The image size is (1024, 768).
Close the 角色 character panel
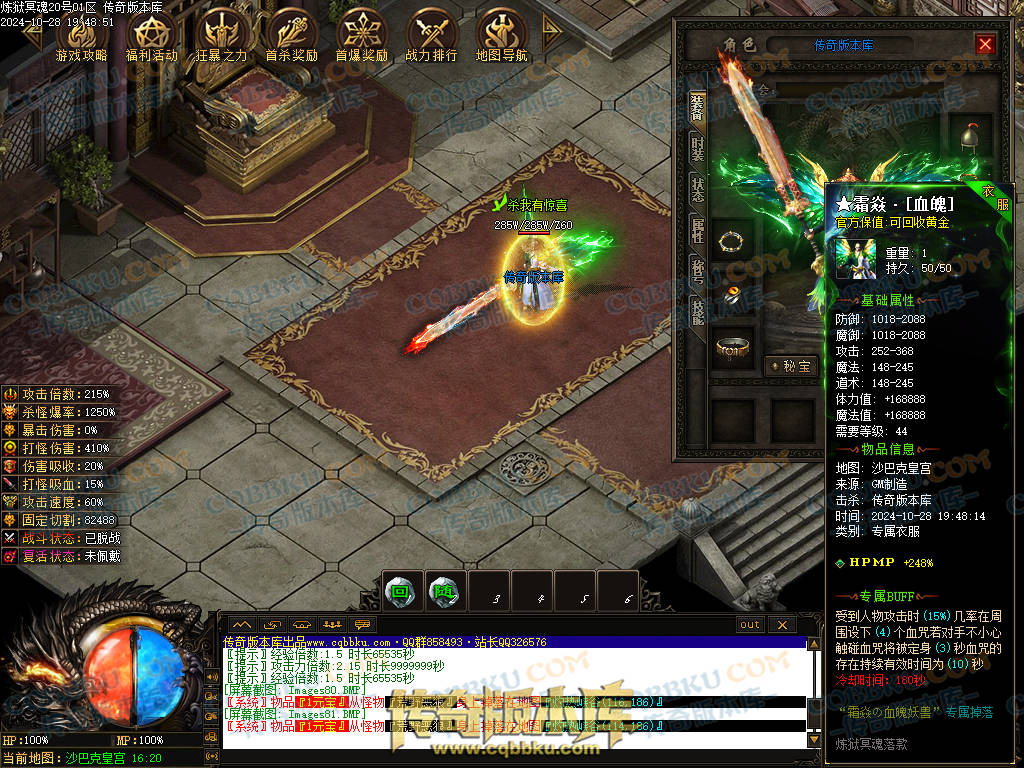985,45
